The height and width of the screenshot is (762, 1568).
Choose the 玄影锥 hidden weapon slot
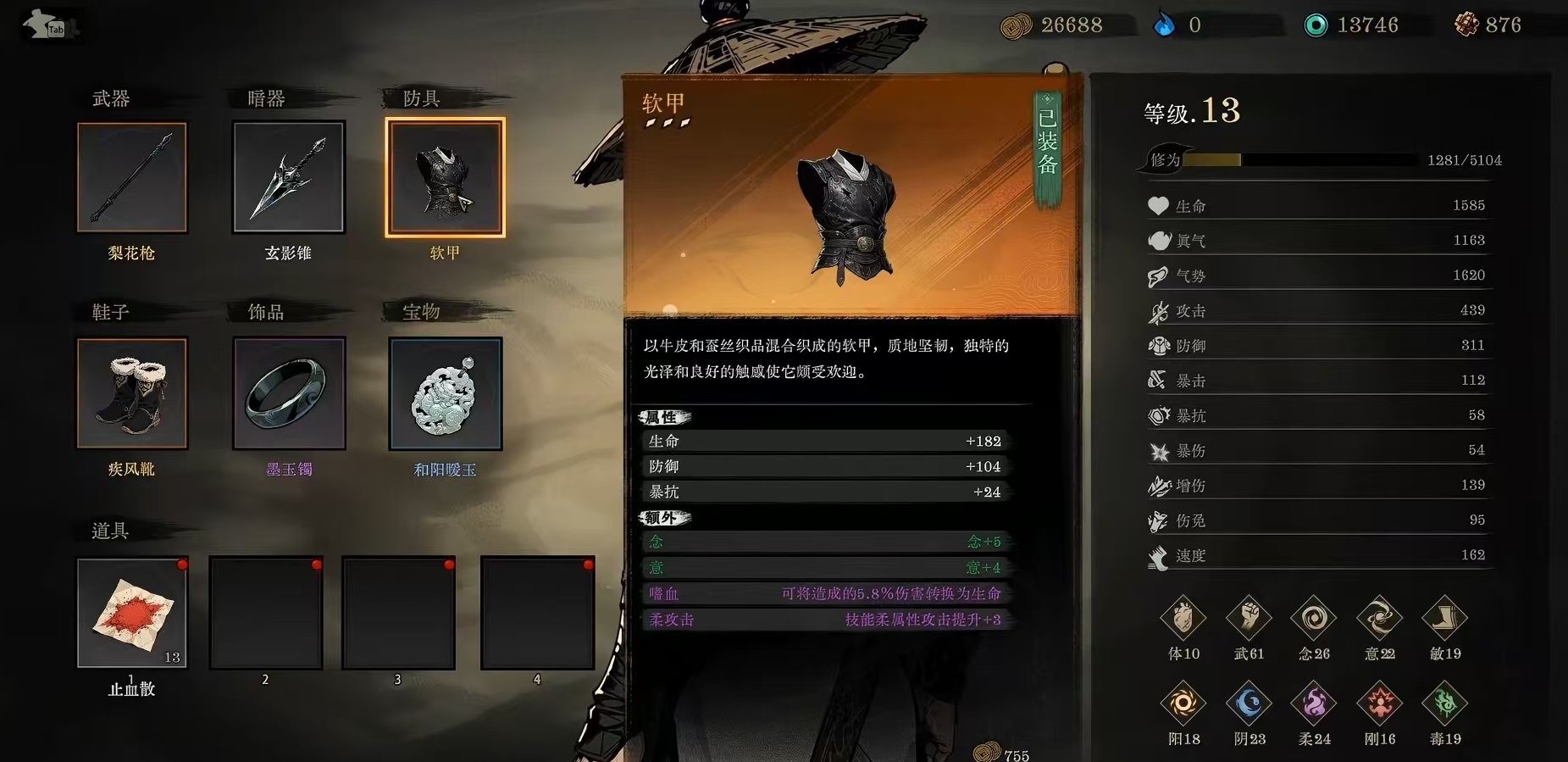click(289, 177)
